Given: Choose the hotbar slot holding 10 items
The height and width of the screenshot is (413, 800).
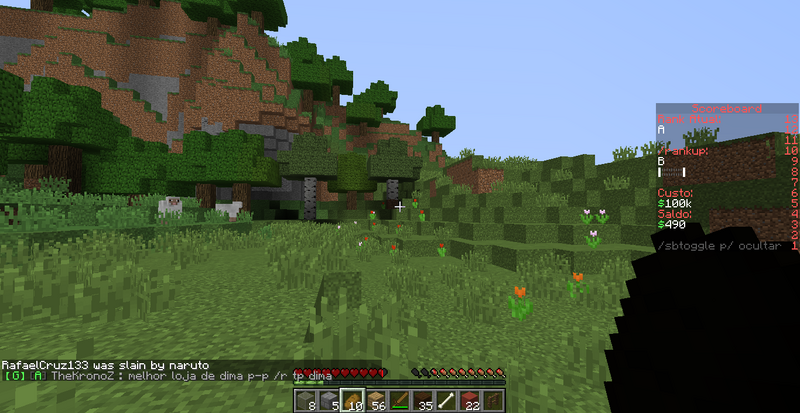Looking at the screenshot, I should [352, 400].
